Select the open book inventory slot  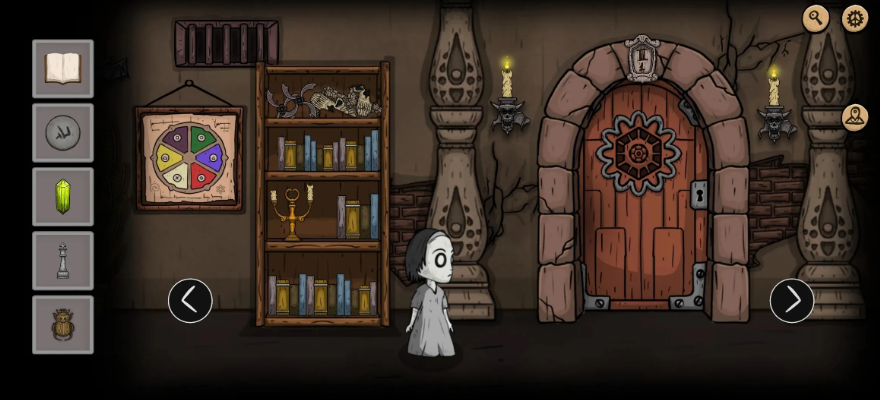(63, 69)
